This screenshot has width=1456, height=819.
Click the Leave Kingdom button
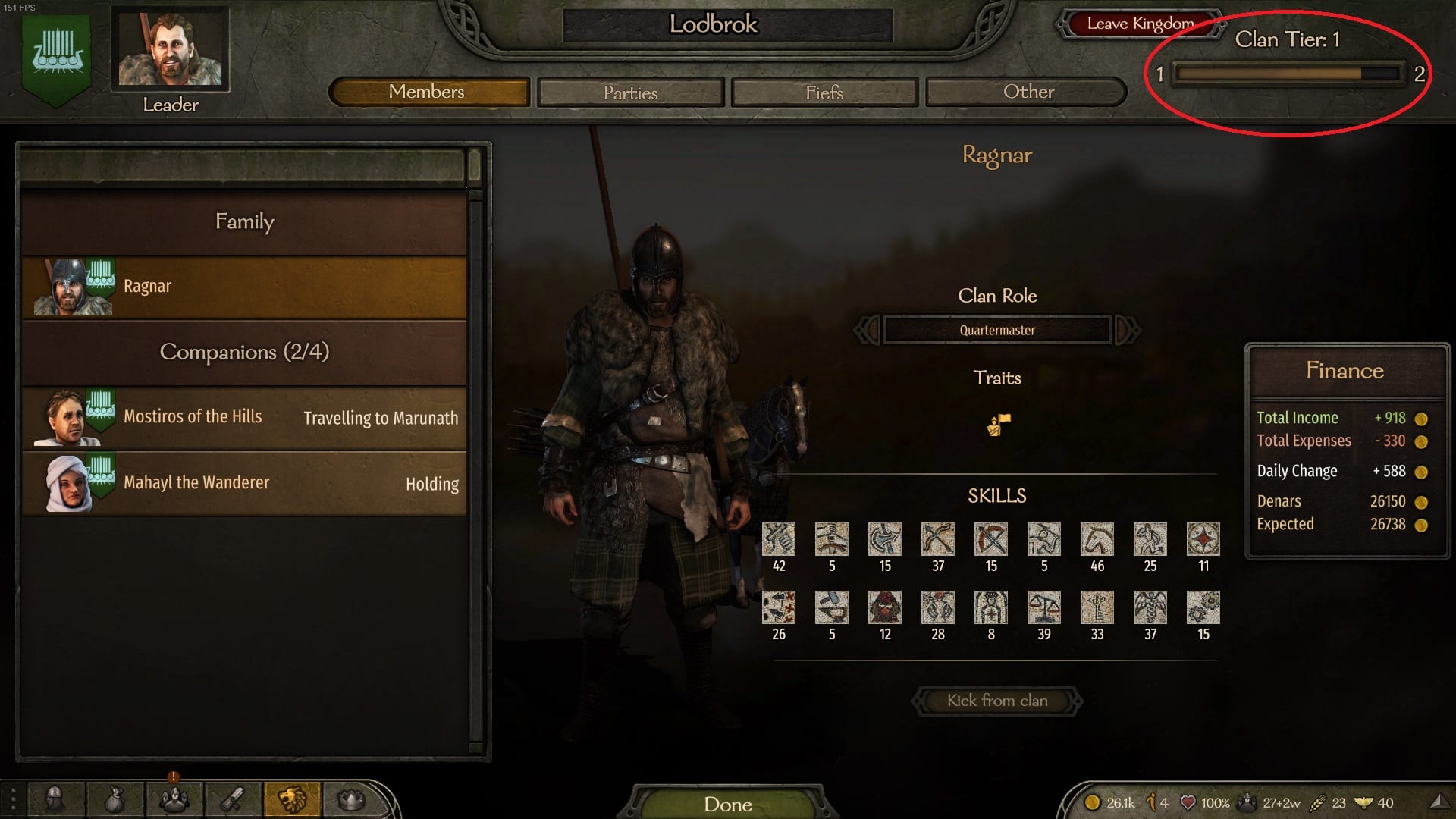1139,24
